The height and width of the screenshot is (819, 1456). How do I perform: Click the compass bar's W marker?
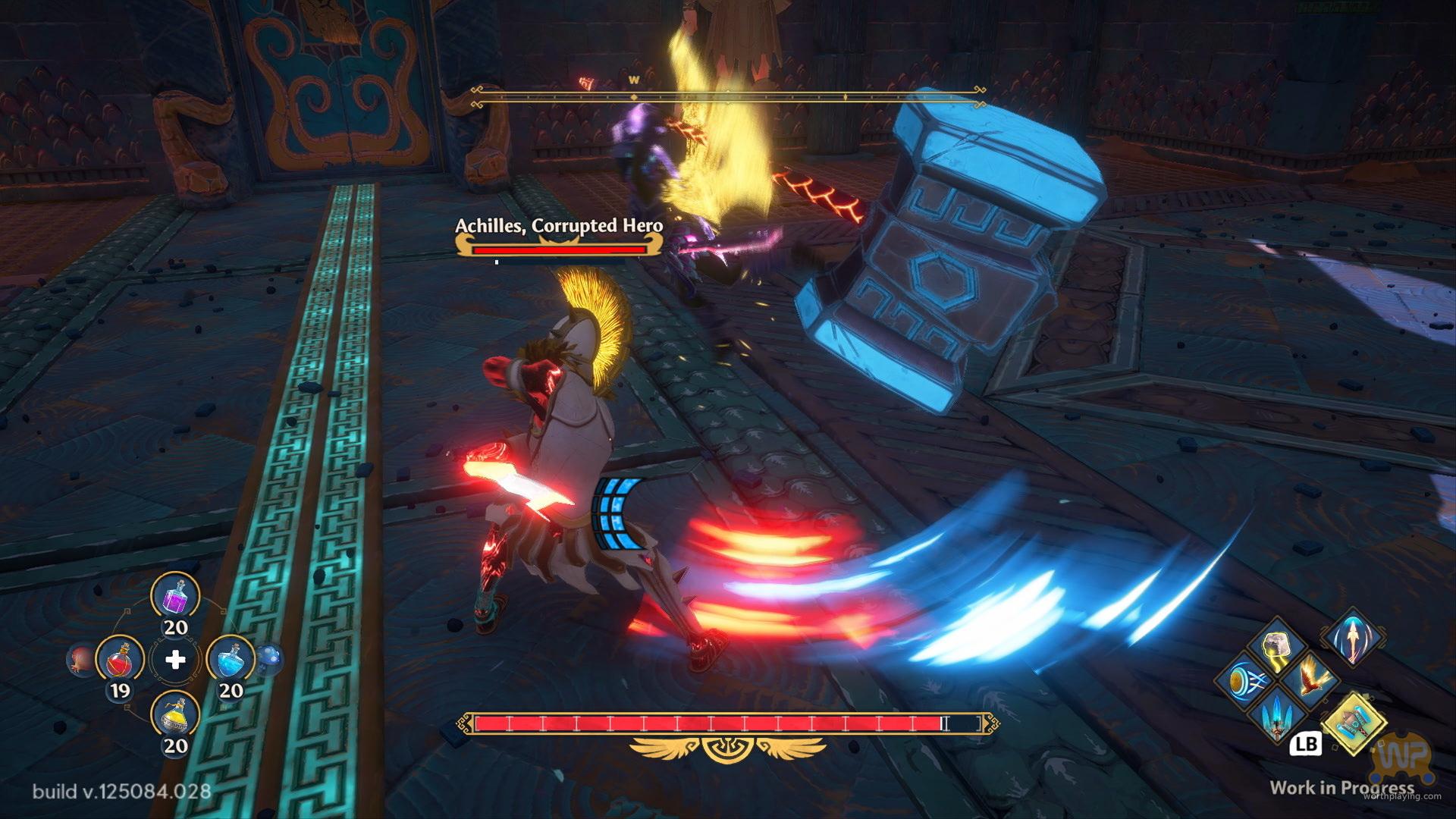[634, 80]
